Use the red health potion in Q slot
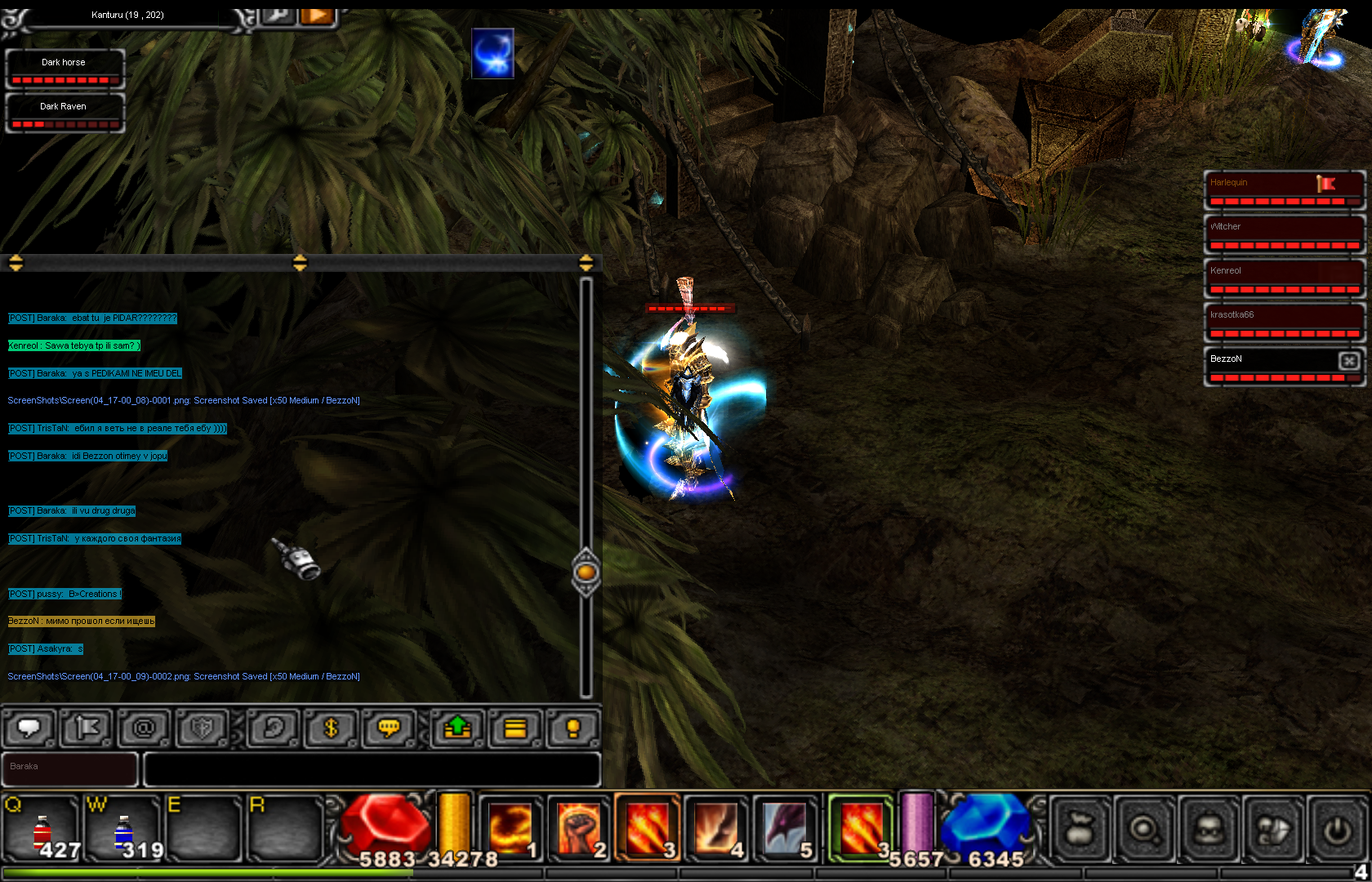1372x882 pixels. coord(42,829)
